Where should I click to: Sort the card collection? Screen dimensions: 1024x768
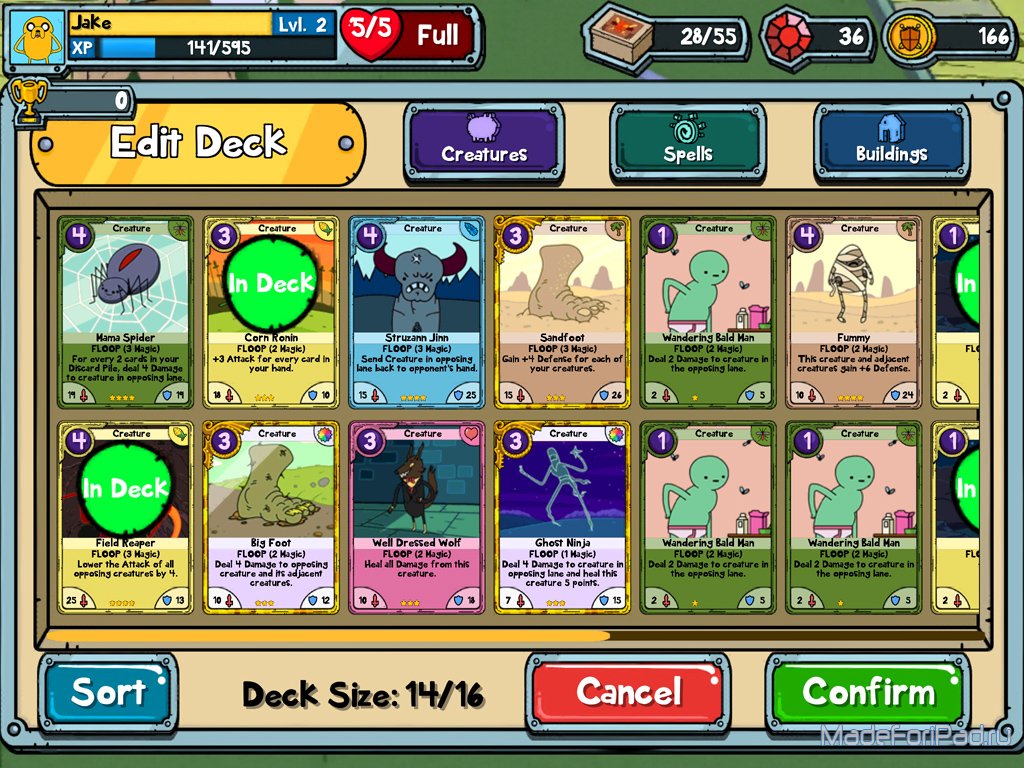point(109,692)
